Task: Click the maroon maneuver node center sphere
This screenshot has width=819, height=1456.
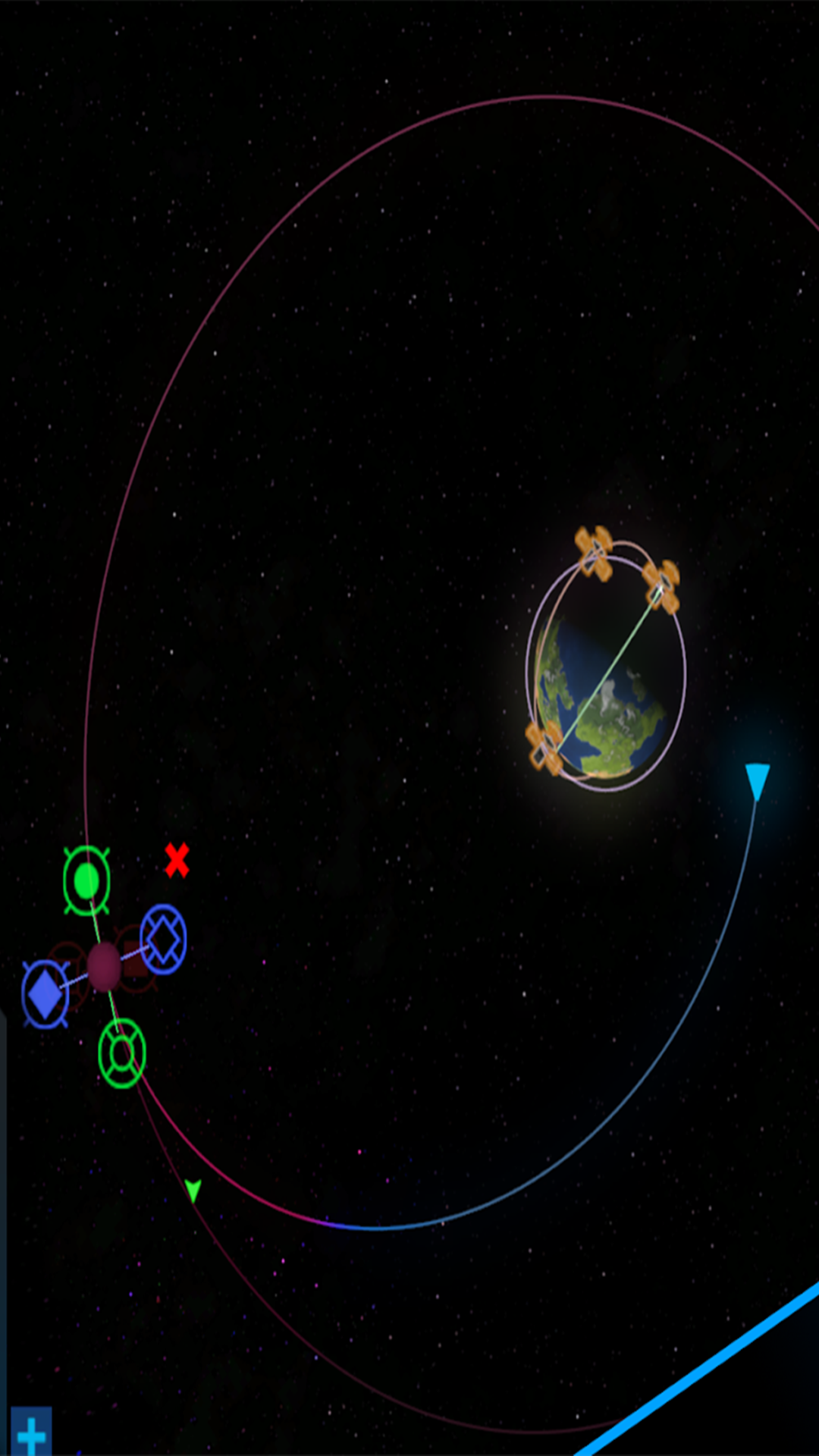Action: pyautogui.click(x=104, y=966)
